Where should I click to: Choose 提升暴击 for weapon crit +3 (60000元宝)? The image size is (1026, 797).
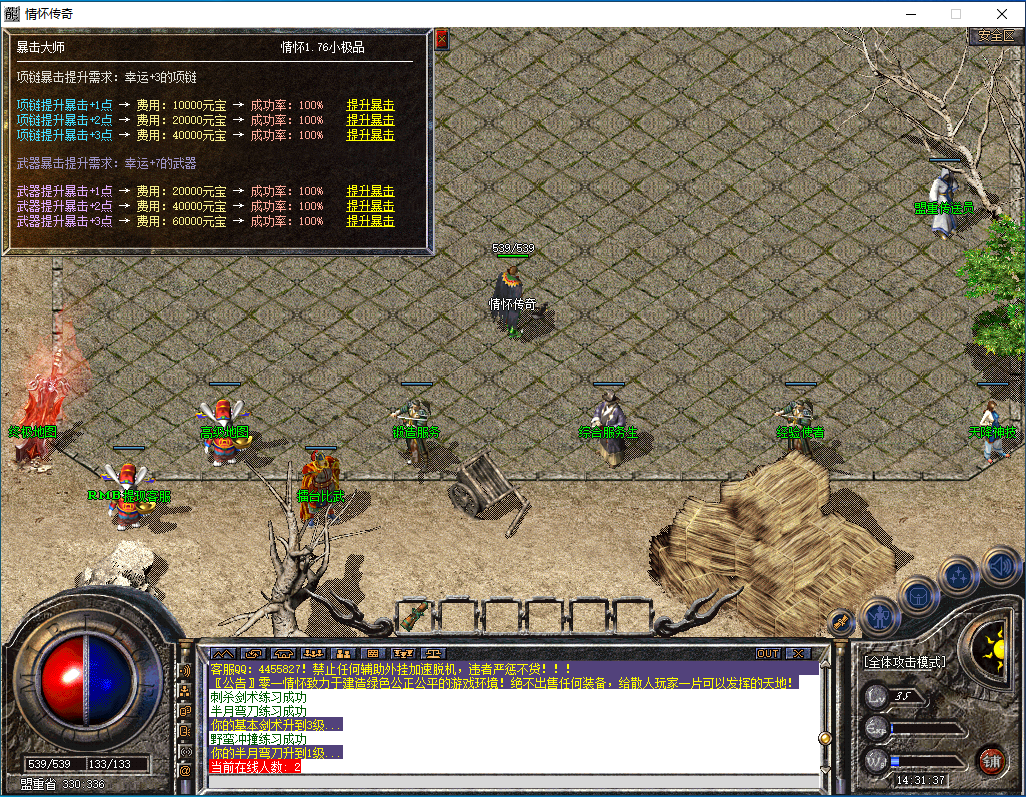370,222
